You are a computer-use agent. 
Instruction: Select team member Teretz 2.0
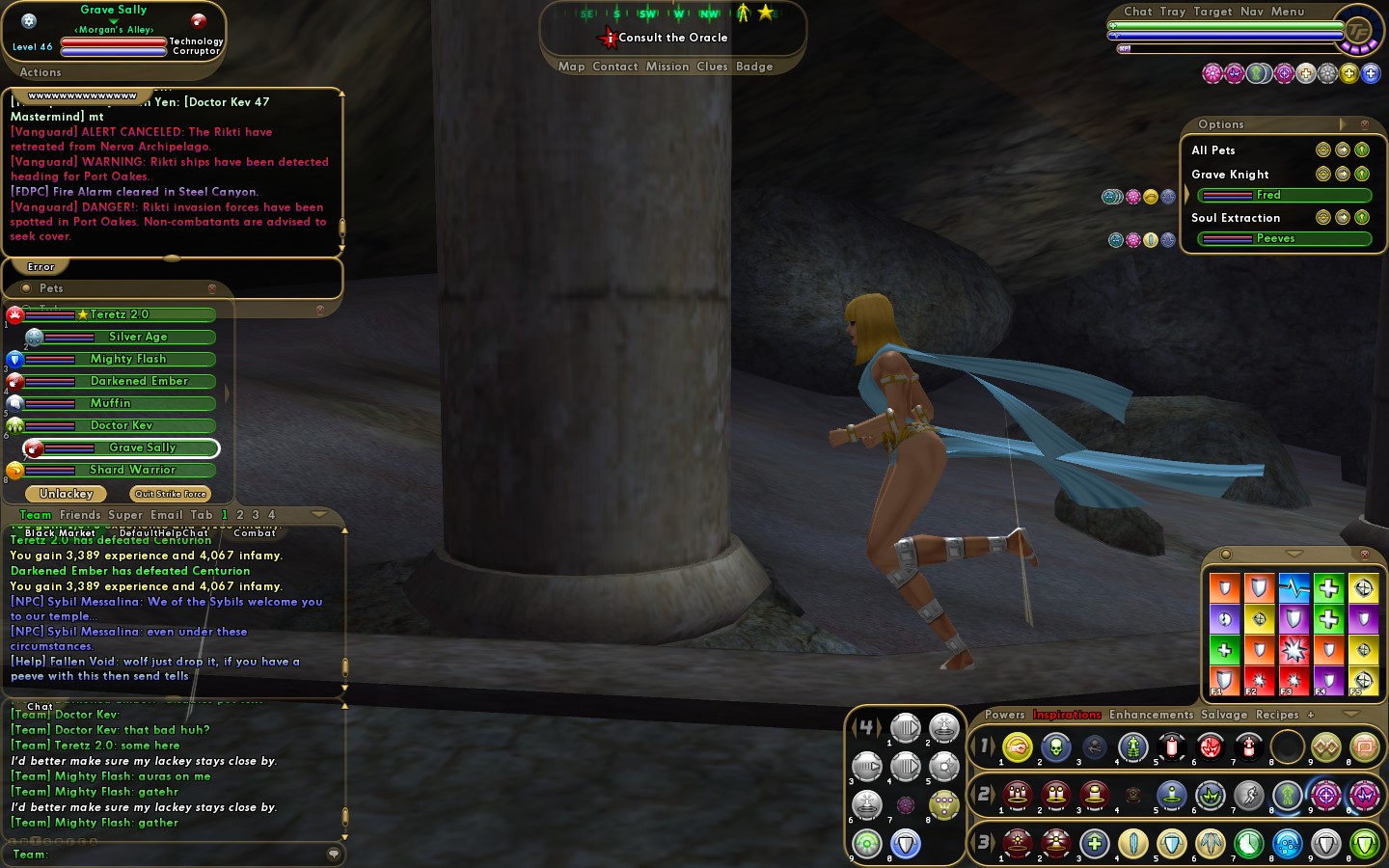tap(120, 314)
